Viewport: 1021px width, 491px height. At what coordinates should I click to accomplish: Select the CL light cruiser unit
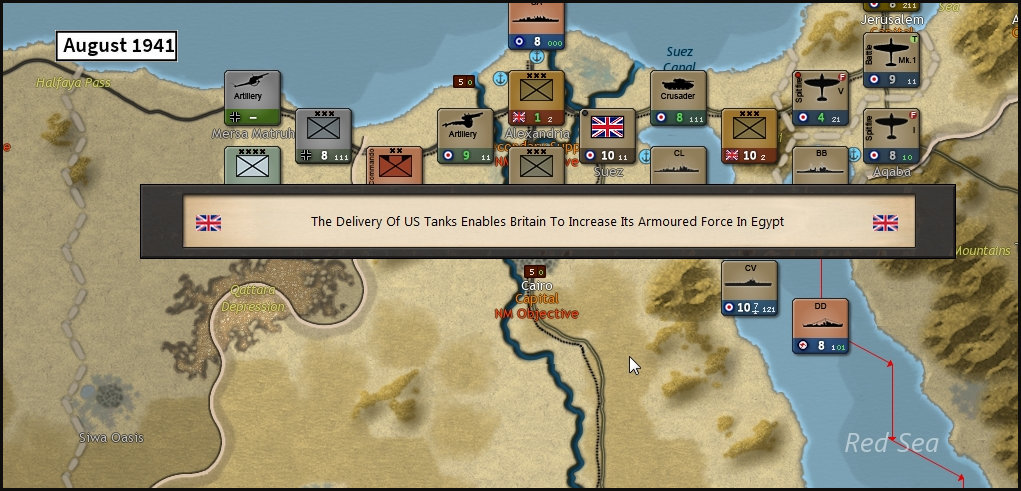pyautogui.click(x=678, y=165)
